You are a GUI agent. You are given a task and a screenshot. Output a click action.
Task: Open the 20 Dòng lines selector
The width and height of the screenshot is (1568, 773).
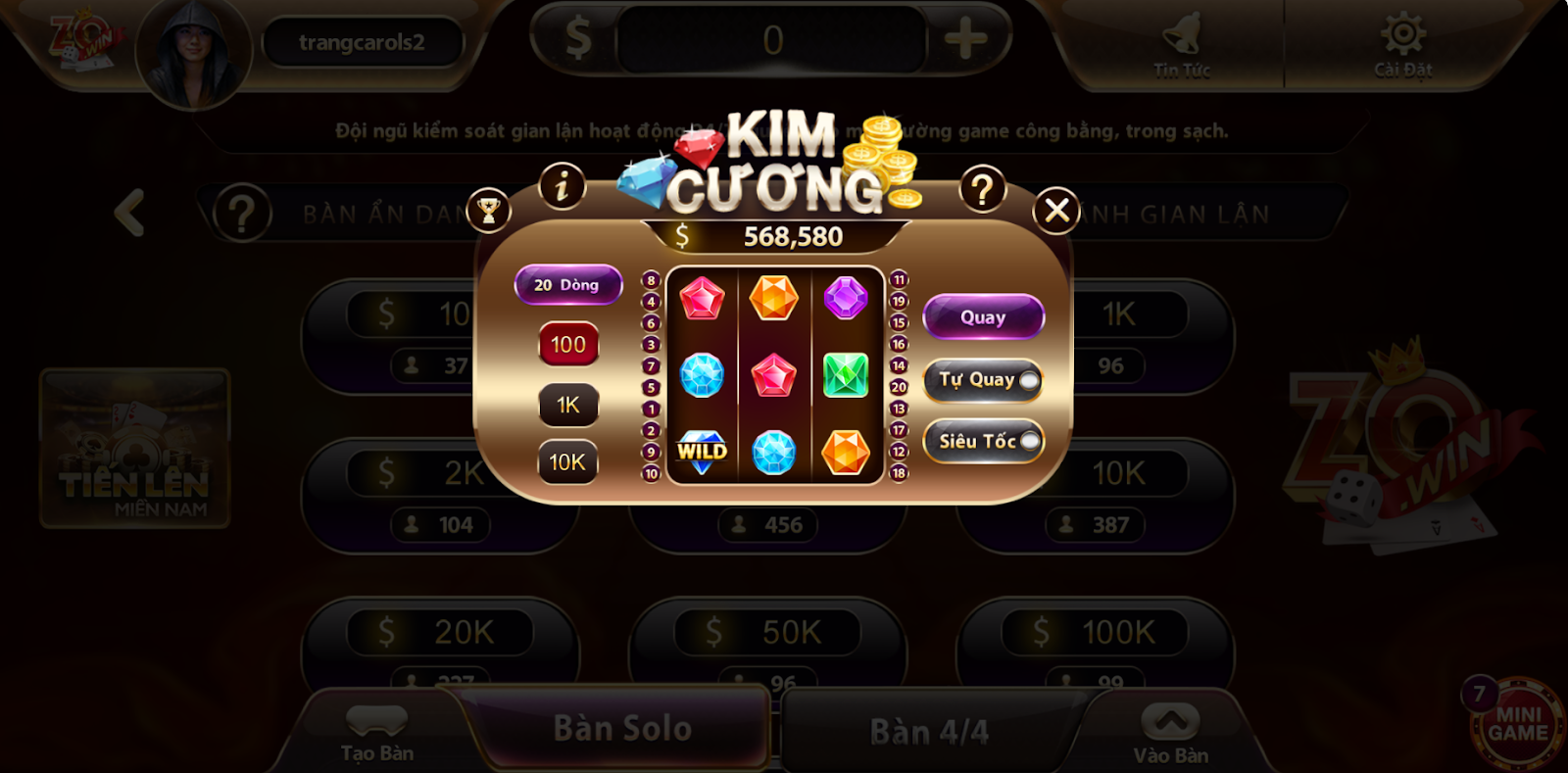coord(569,284)
